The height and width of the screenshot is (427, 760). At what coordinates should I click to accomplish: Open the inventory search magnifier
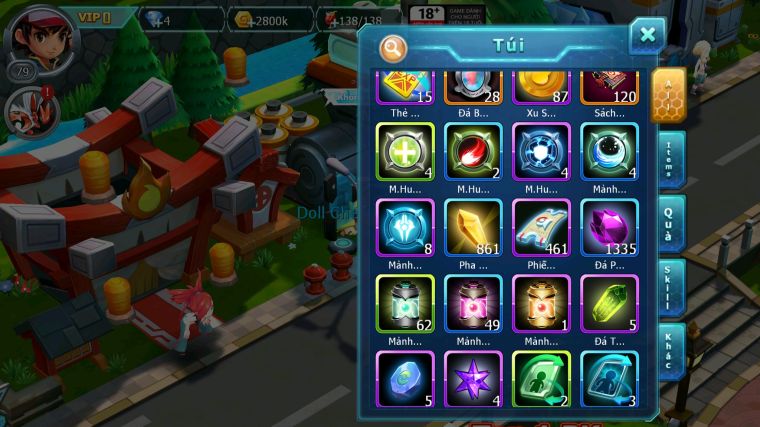point(393,47)
